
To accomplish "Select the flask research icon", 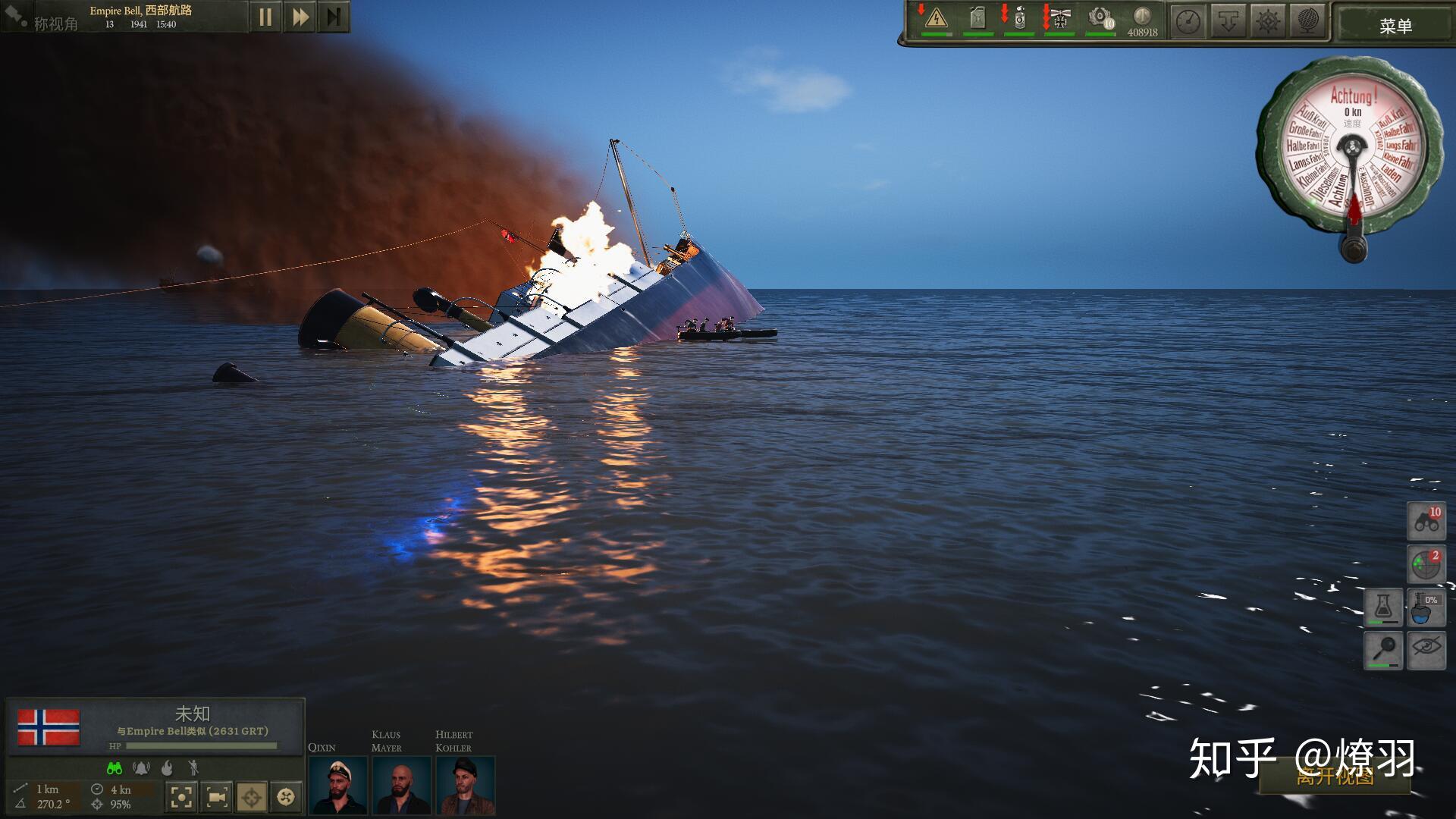I will 1383,607.
